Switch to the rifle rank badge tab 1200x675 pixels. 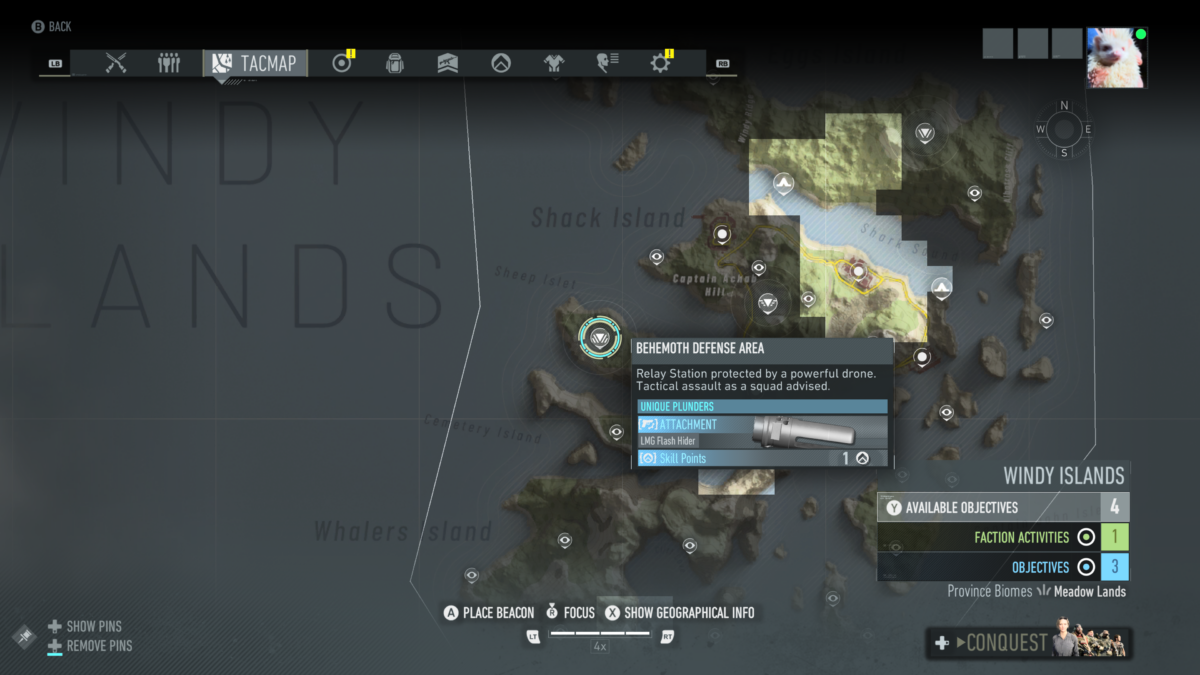pyautogui.click(x=448, y=63)
